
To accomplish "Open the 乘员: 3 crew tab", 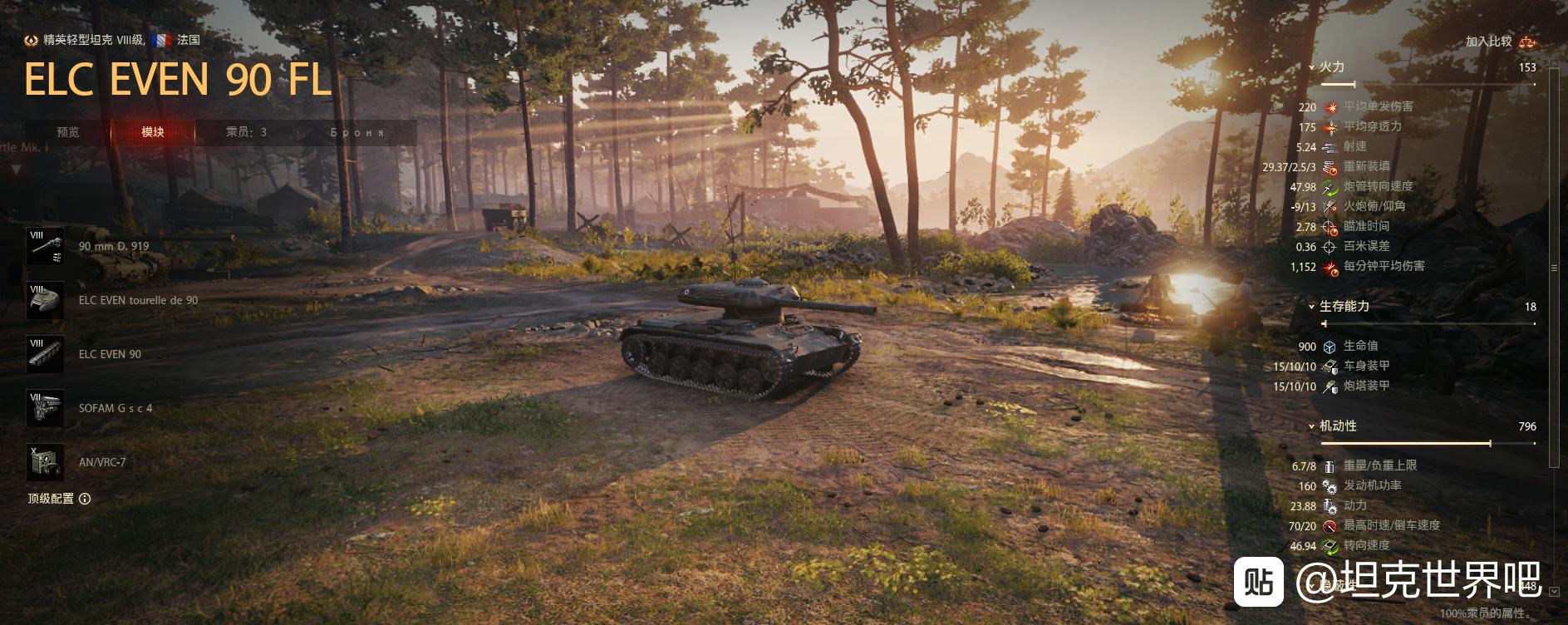I will coord(246,132).
